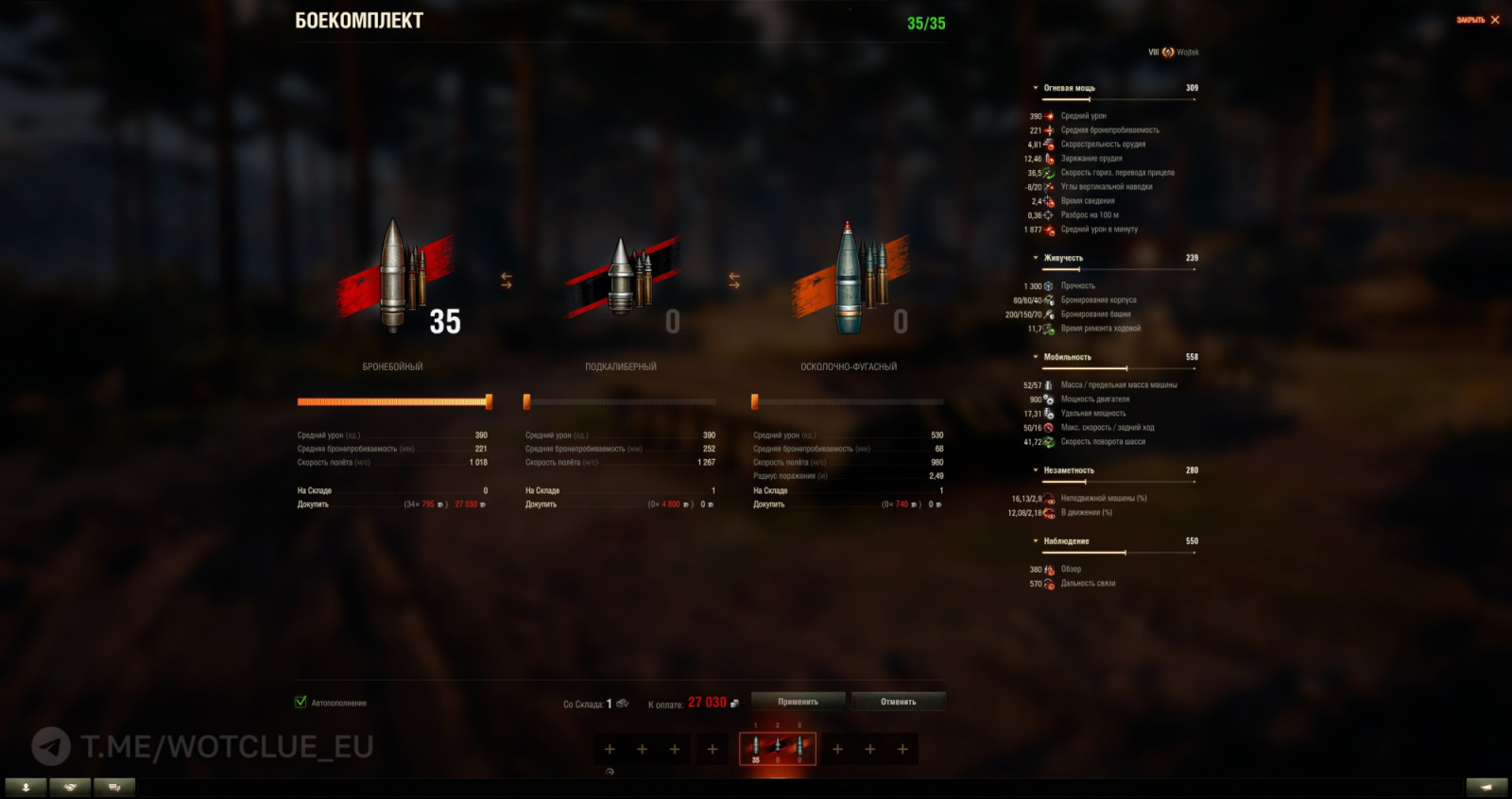Collapse the Наблюдение section

(1036, 541)
